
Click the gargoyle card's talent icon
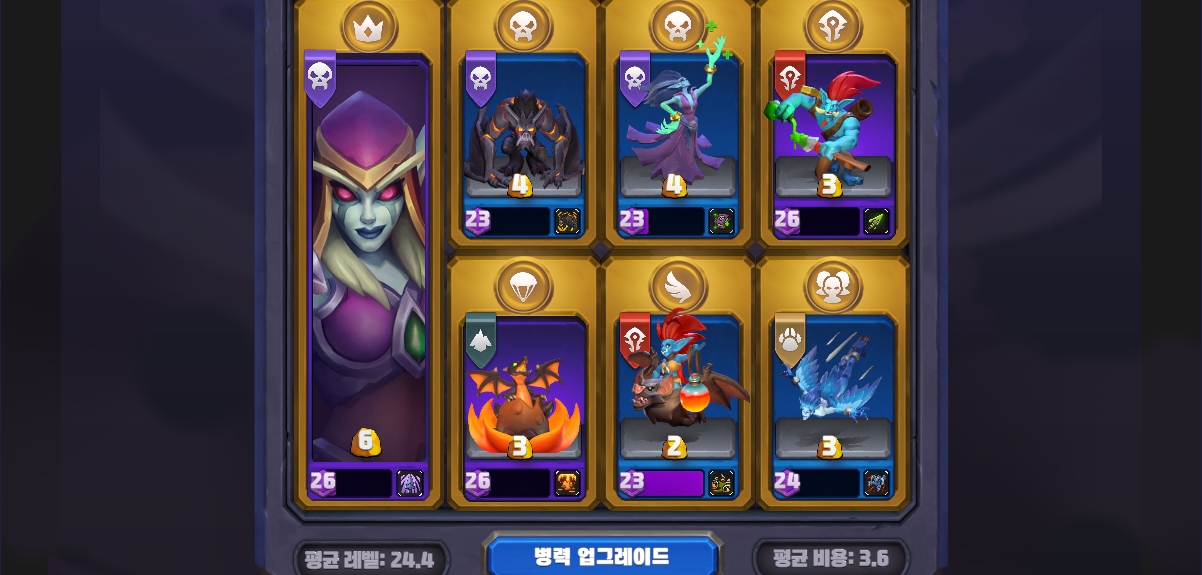[567, 221]
